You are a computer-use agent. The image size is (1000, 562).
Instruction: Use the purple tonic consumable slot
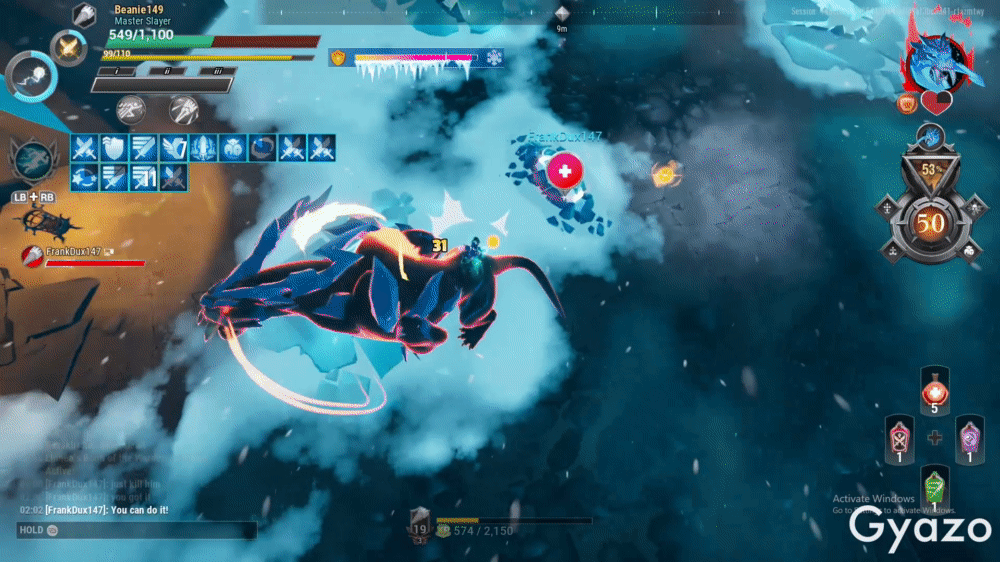(x=969, y=438)
